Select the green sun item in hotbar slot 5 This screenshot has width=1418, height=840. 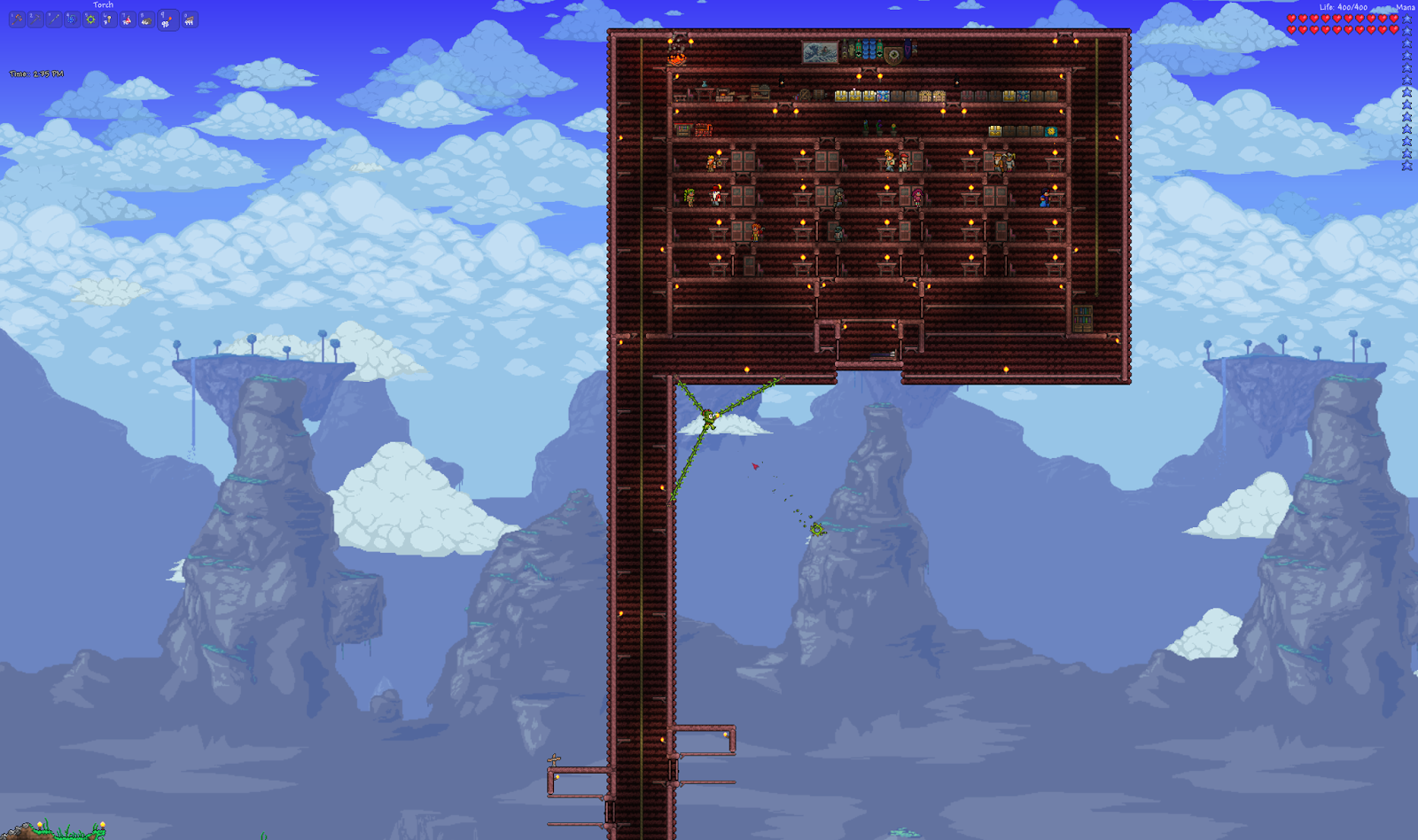tap(91, 19)
